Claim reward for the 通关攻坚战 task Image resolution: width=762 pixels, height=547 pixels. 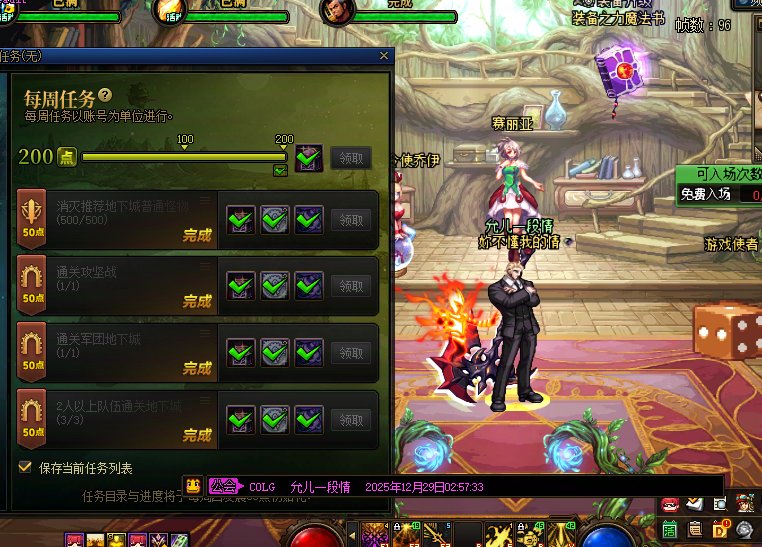[350, 286]
